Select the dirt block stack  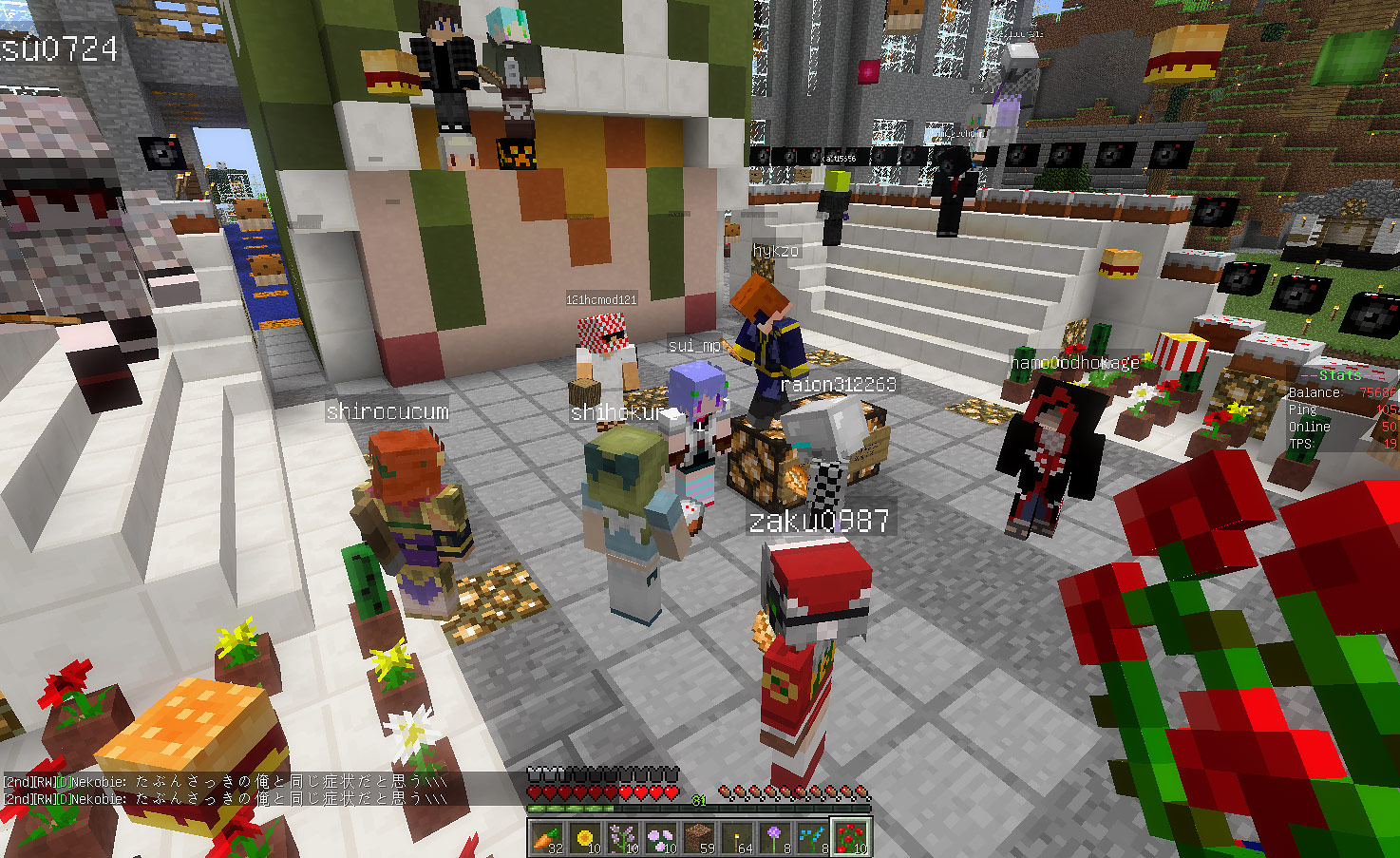pyautogui.click(x=698, y=838)
